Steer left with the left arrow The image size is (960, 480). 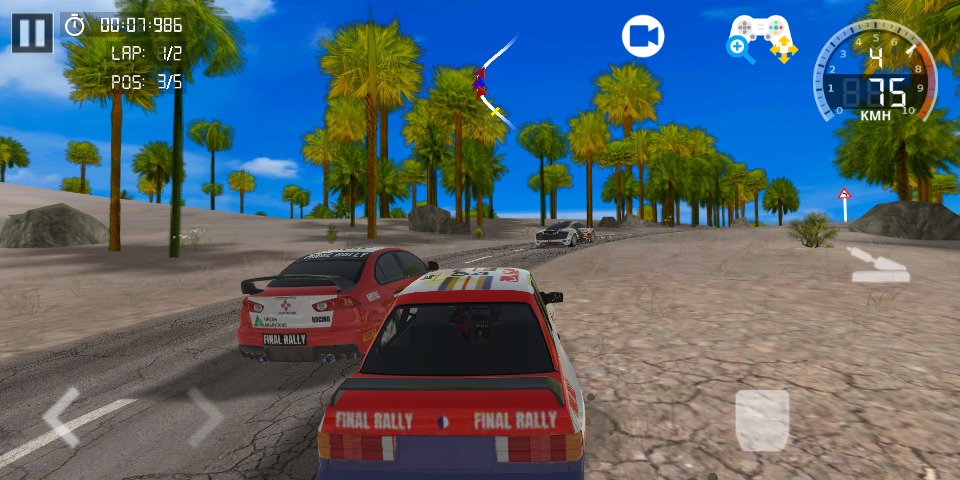pos(62,417)
